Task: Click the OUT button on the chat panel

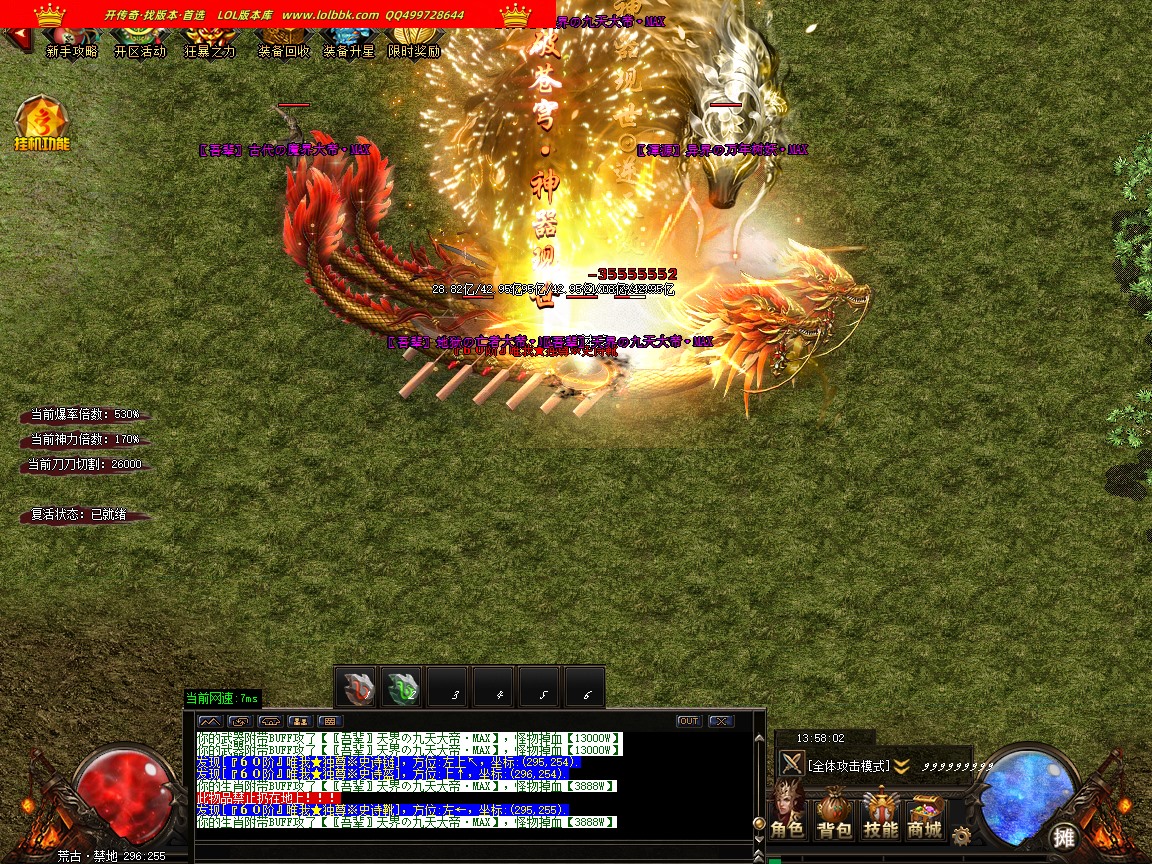Action: point(688,721)
